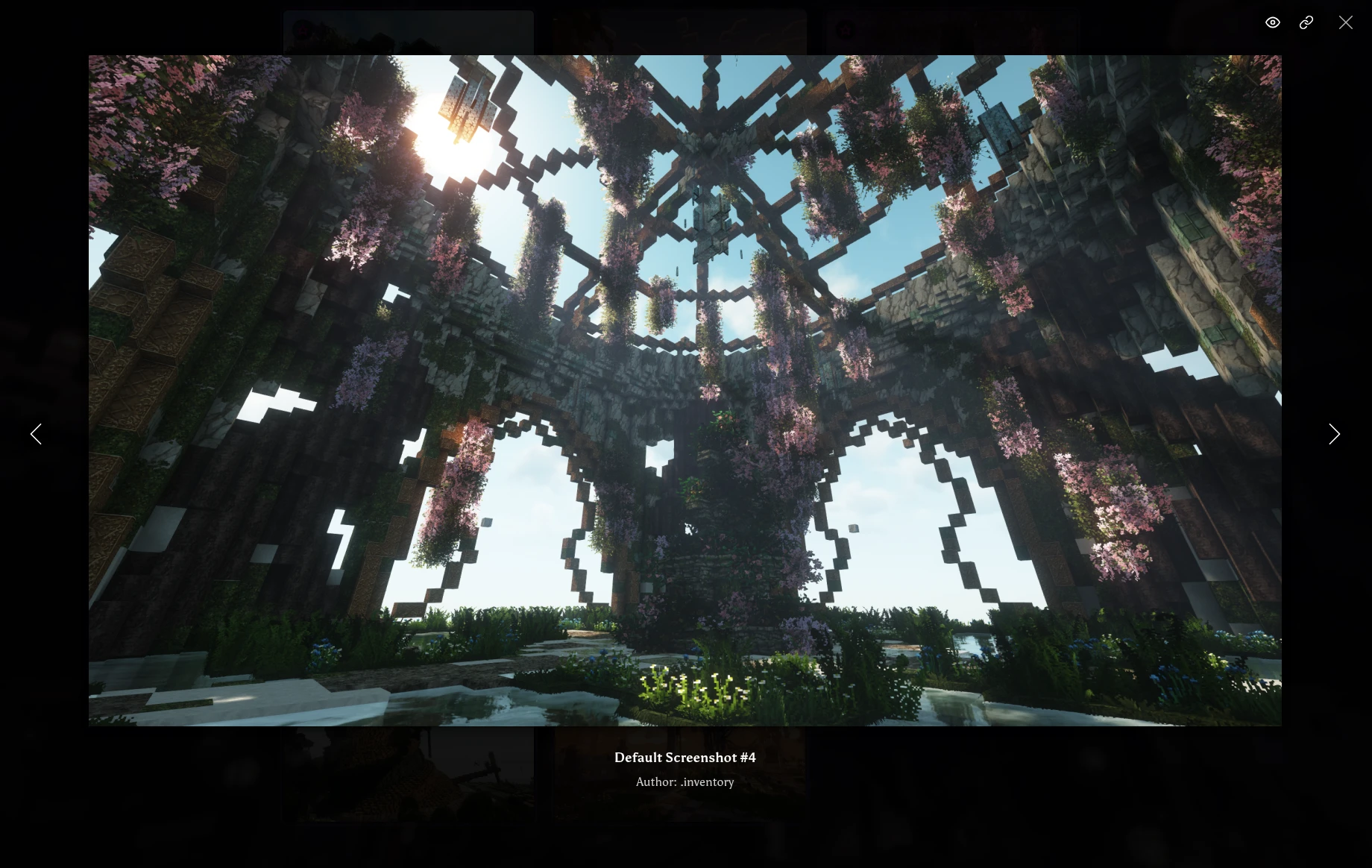Toggle the eye visibility control for the image
The width and height of the screenshot is (1372, 868).
click(x=1272, y=22)
